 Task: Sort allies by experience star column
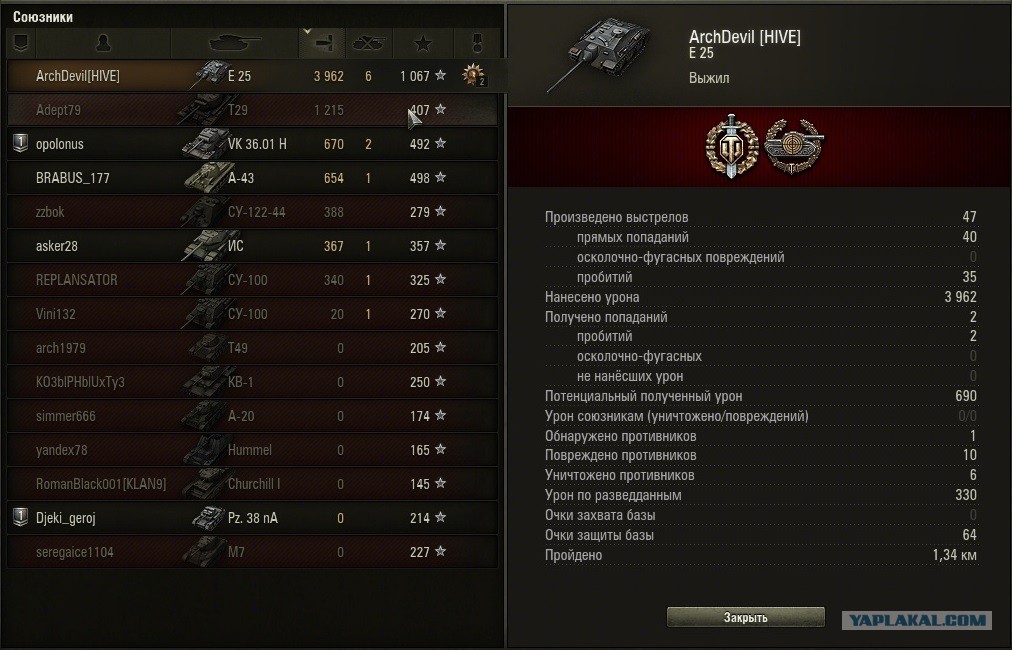423,43
